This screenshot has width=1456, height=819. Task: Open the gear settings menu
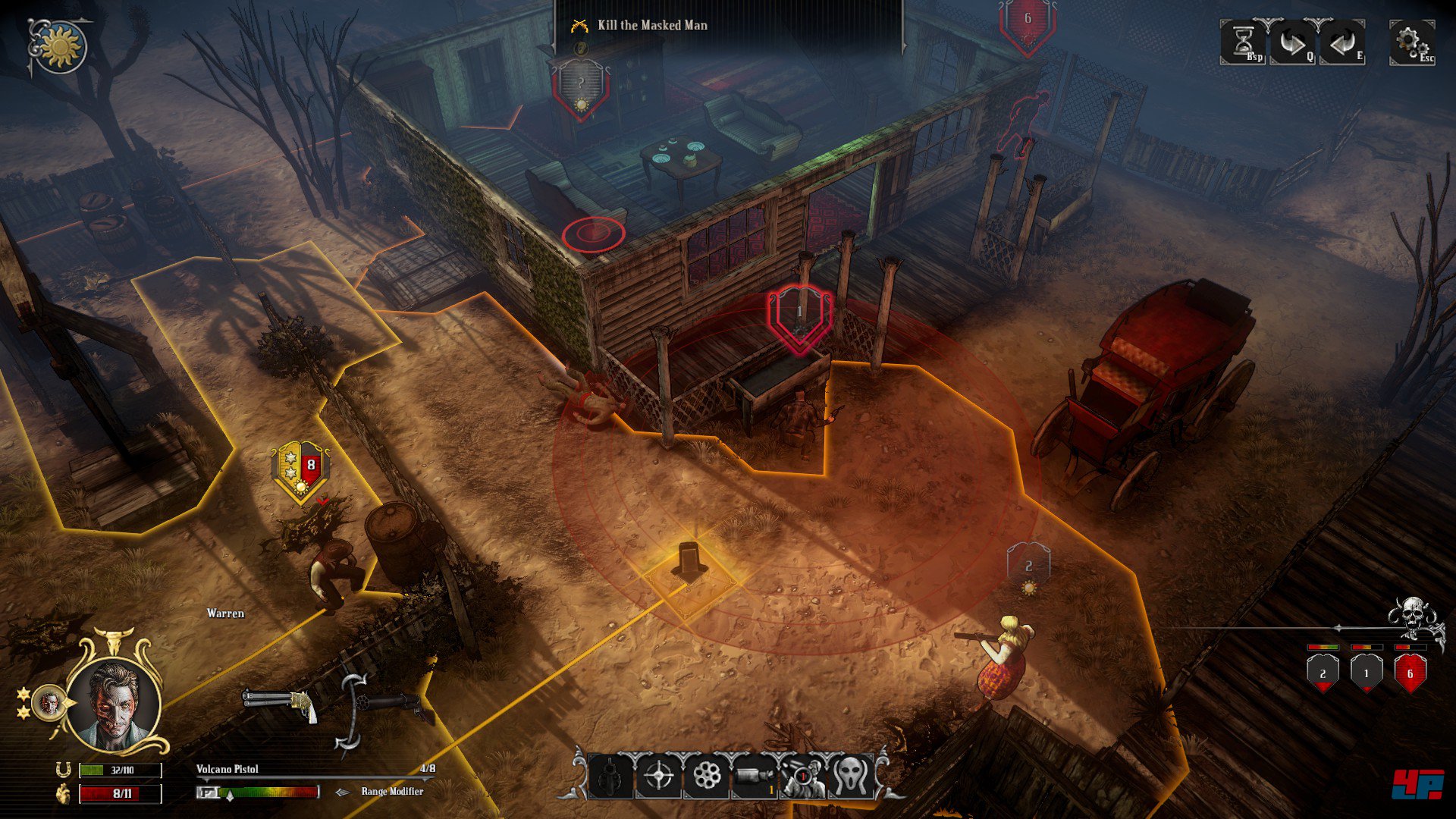point(1410,42)
